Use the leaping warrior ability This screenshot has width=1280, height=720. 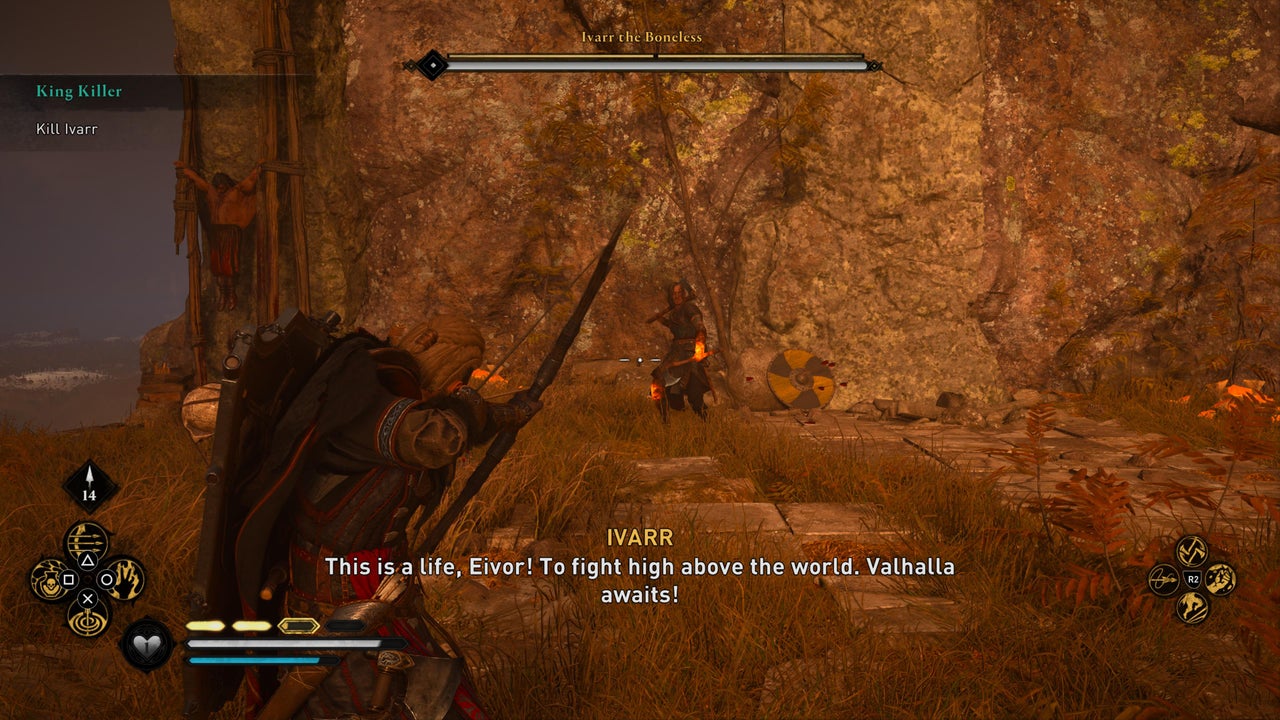click(x=1192, y=607)
